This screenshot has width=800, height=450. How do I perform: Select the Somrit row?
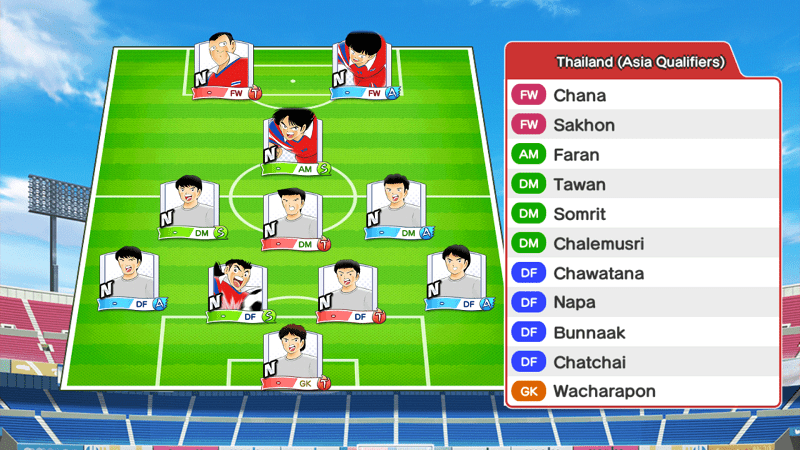point(642,214)
